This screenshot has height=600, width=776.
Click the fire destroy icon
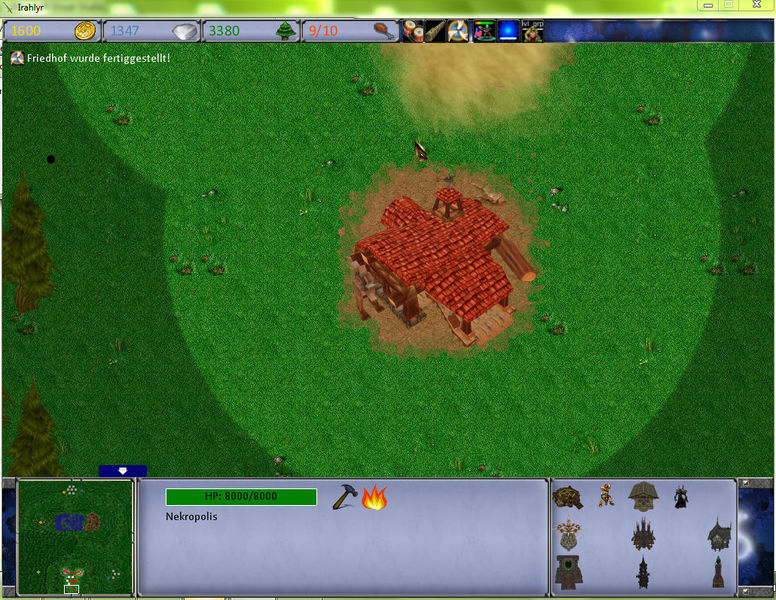point(375,497)
